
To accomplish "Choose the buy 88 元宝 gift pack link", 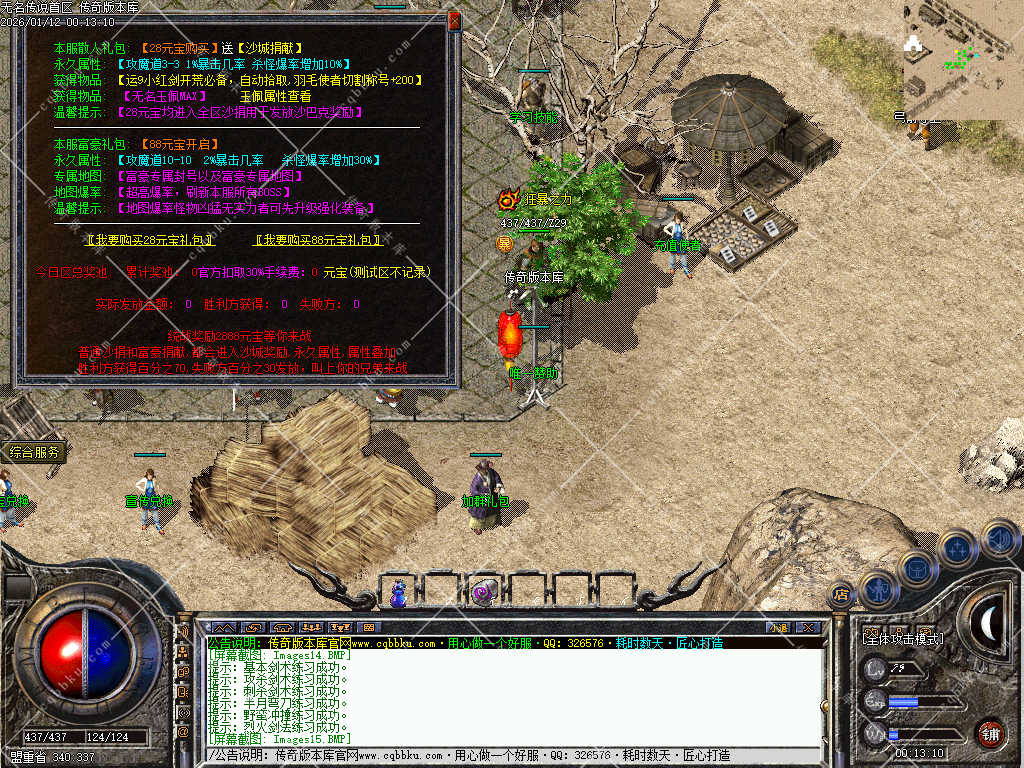I will 319,240.
